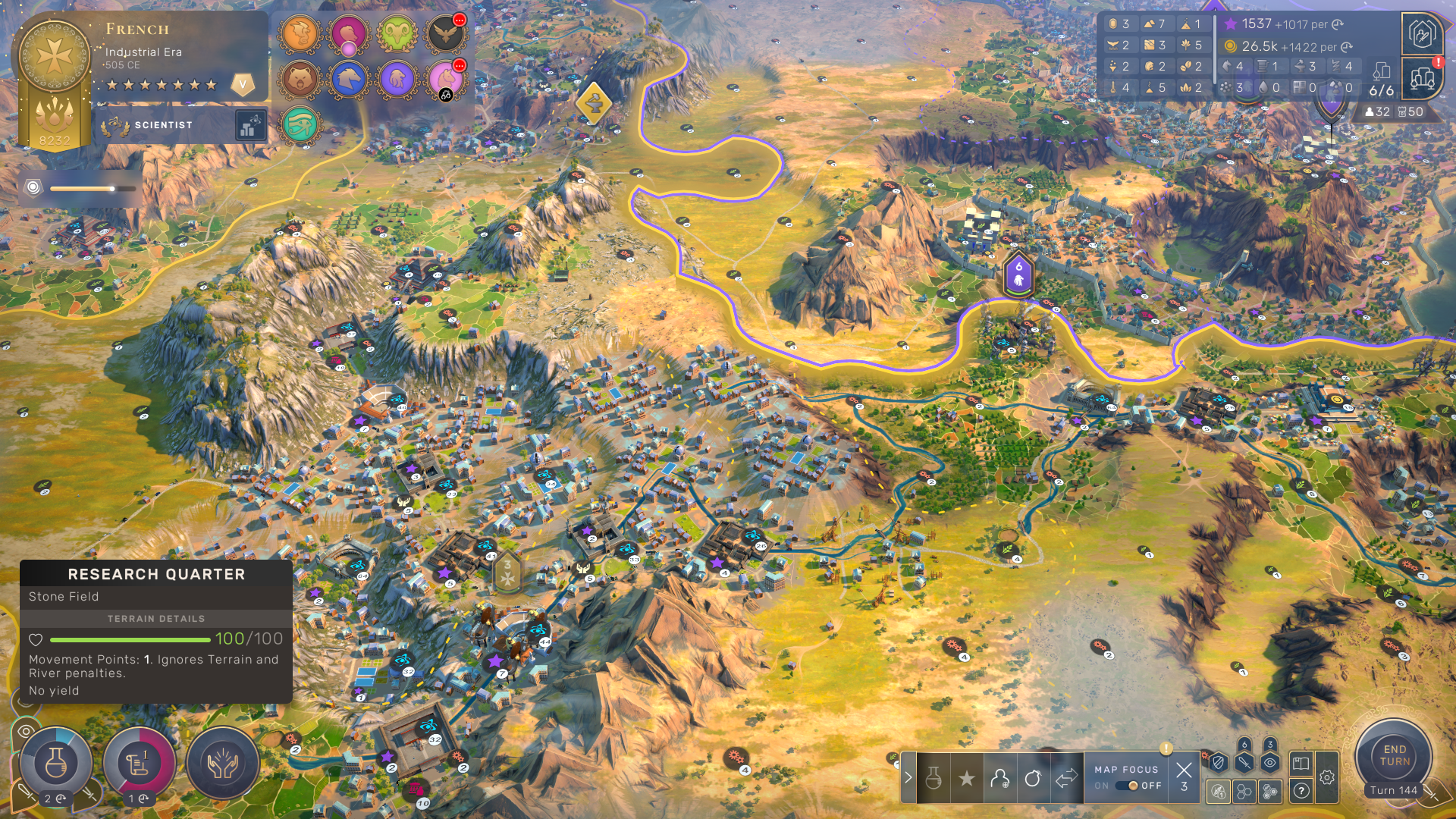Select the bomb notification in the bar

(x=1032, y=778)
